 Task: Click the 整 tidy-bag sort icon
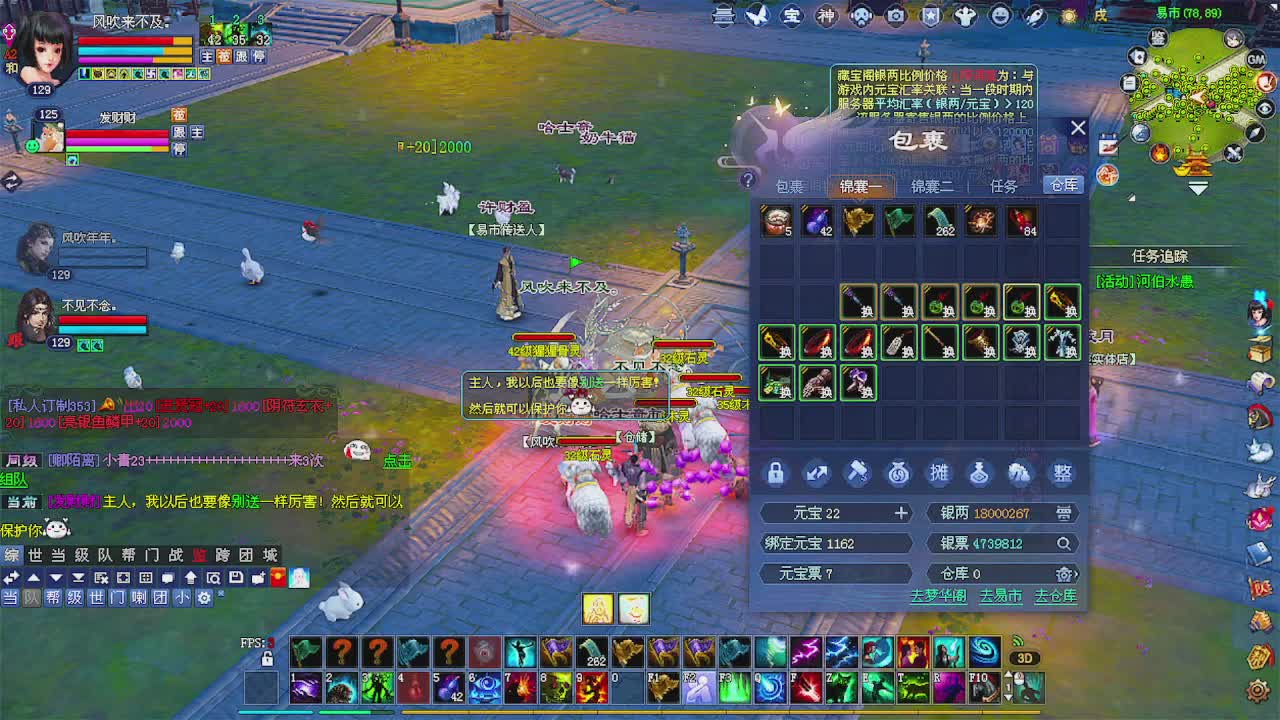(1062, 472)
